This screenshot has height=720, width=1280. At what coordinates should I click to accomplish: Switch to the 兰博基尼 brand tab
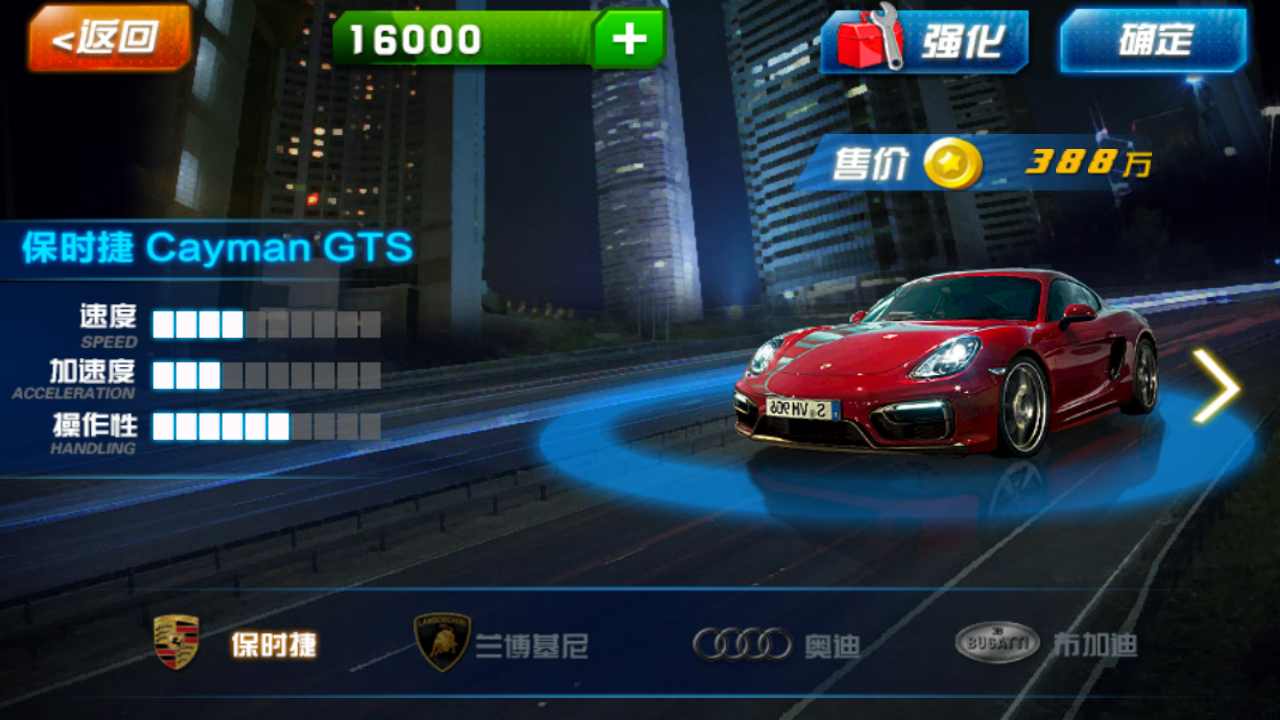(x=528, y=643)
